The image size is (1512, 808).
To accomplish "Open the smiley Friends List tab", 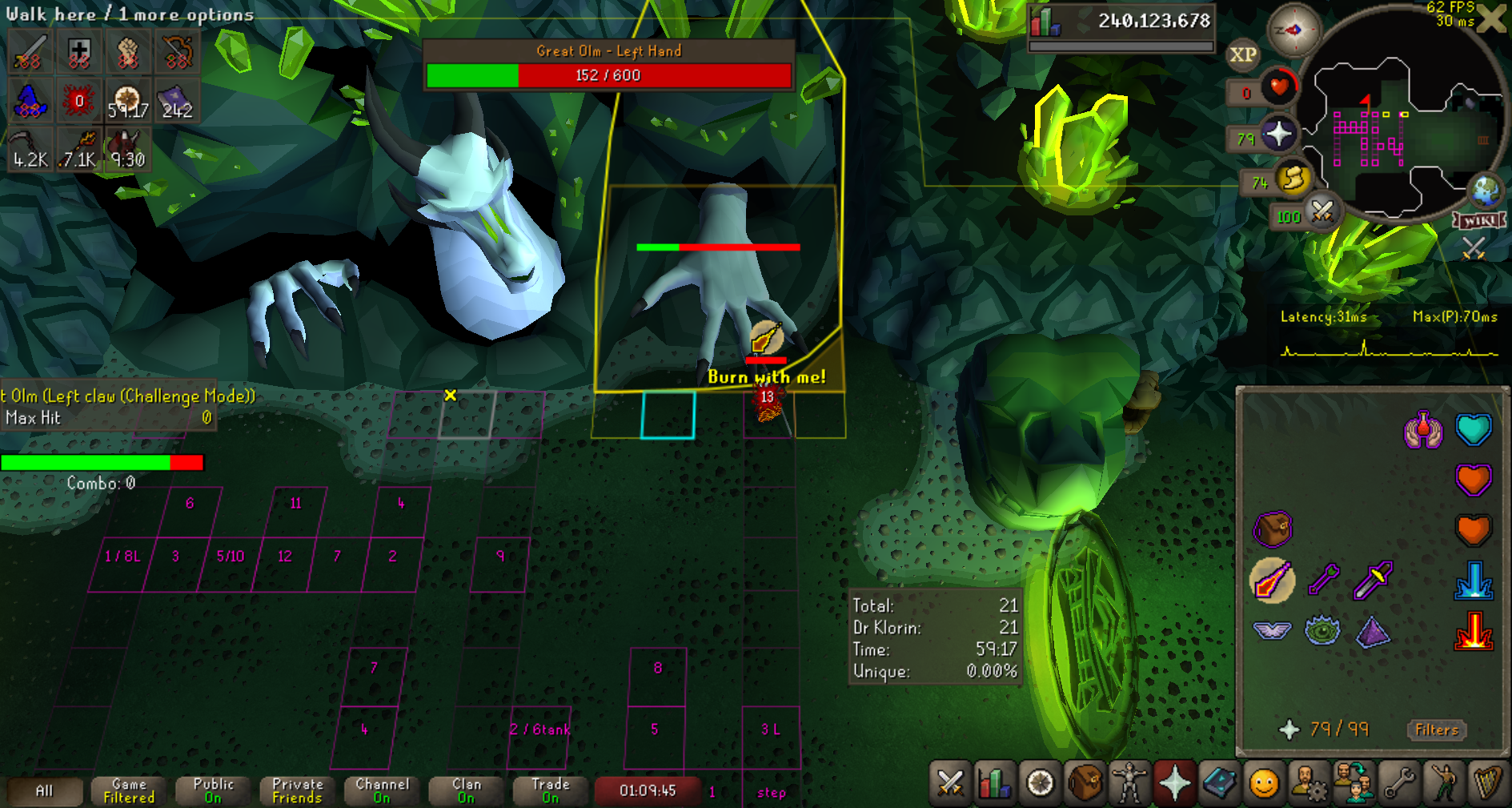I will point(1264,782).
